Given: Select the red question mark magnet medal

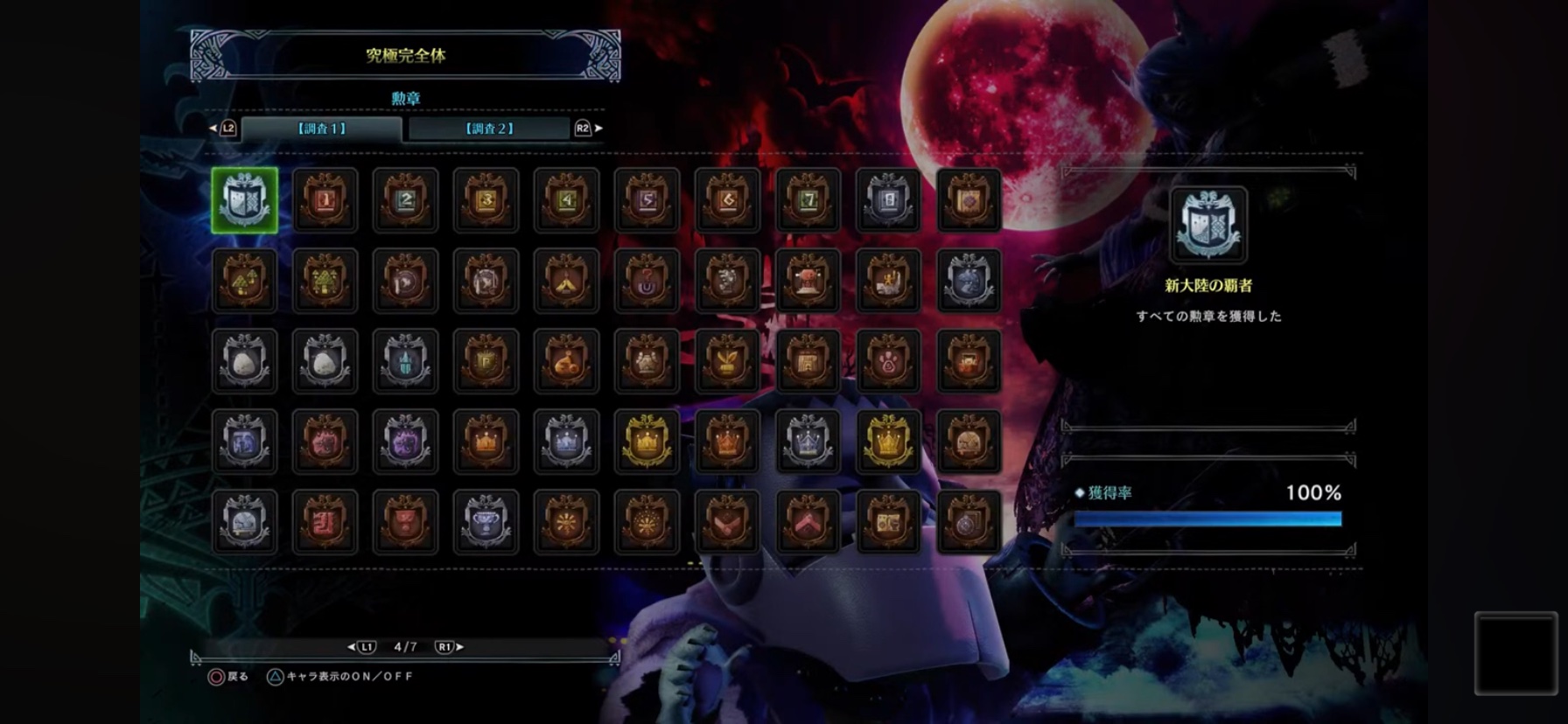Looking at the screenshot, I should point(647,281).
